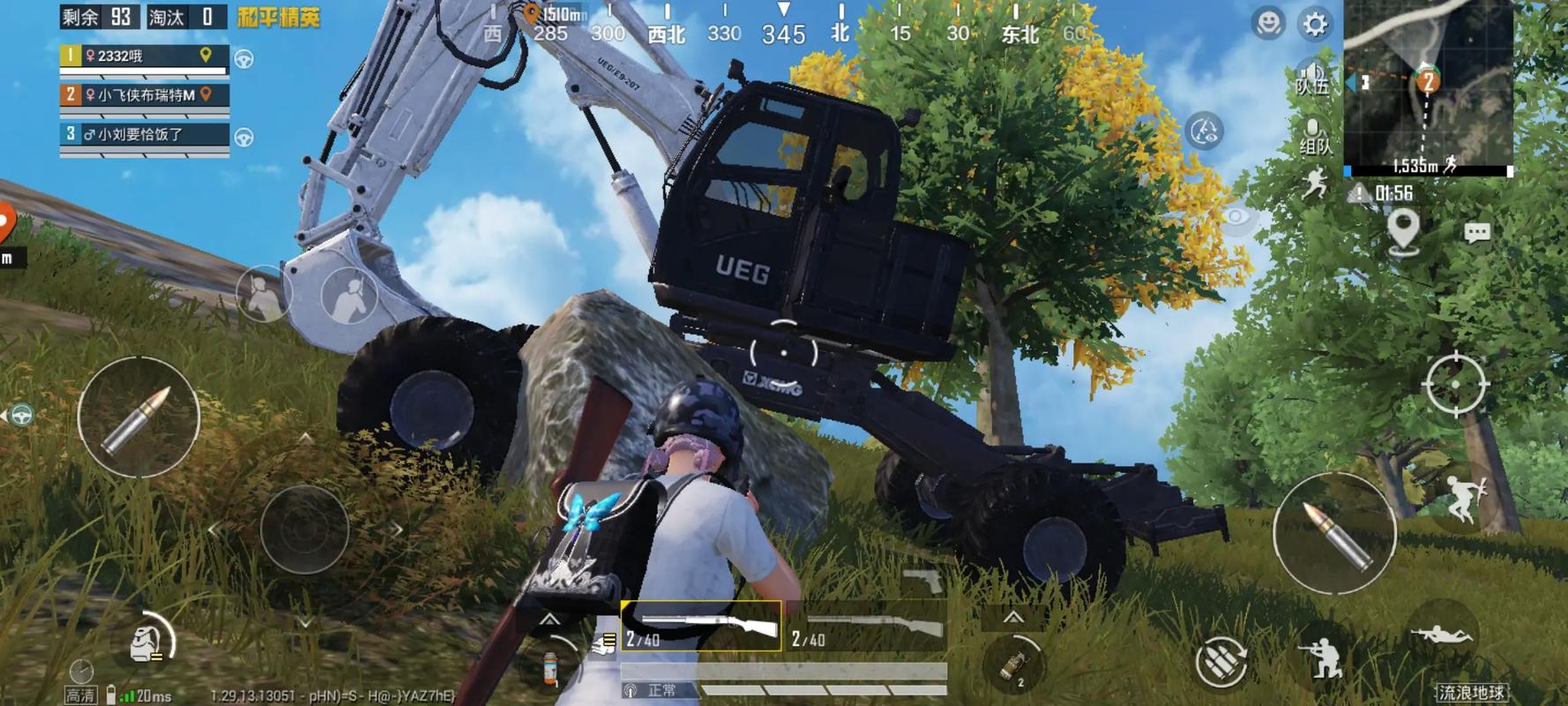Reload the weapon with the bullets icon

1221,660
